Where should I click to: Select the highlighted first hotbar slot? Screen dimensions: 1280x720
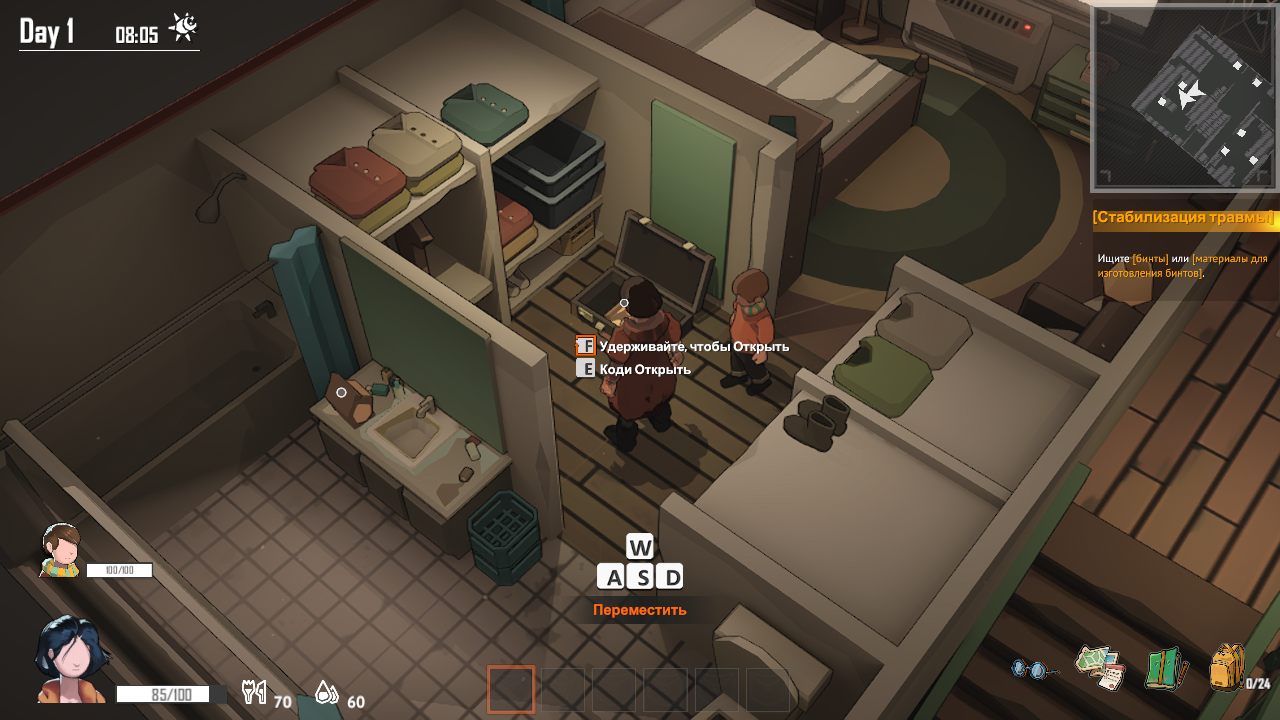click(x=511, y=689)
